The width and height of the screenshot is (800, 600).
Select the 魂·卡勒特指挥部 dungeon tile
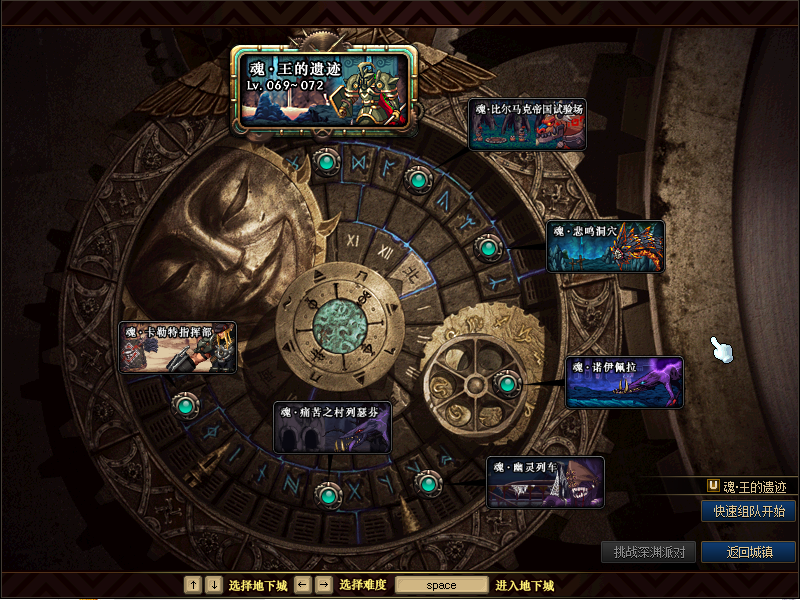[177, 347]
